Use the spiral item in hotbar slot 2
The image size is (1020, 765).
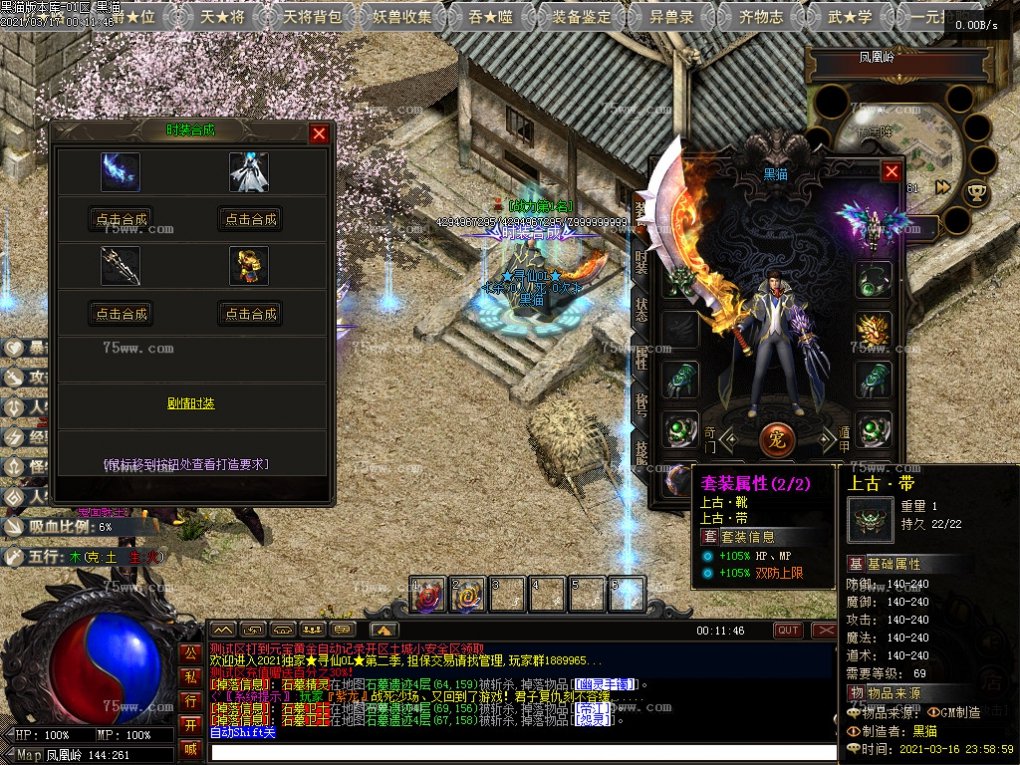(x=466, y=596)
